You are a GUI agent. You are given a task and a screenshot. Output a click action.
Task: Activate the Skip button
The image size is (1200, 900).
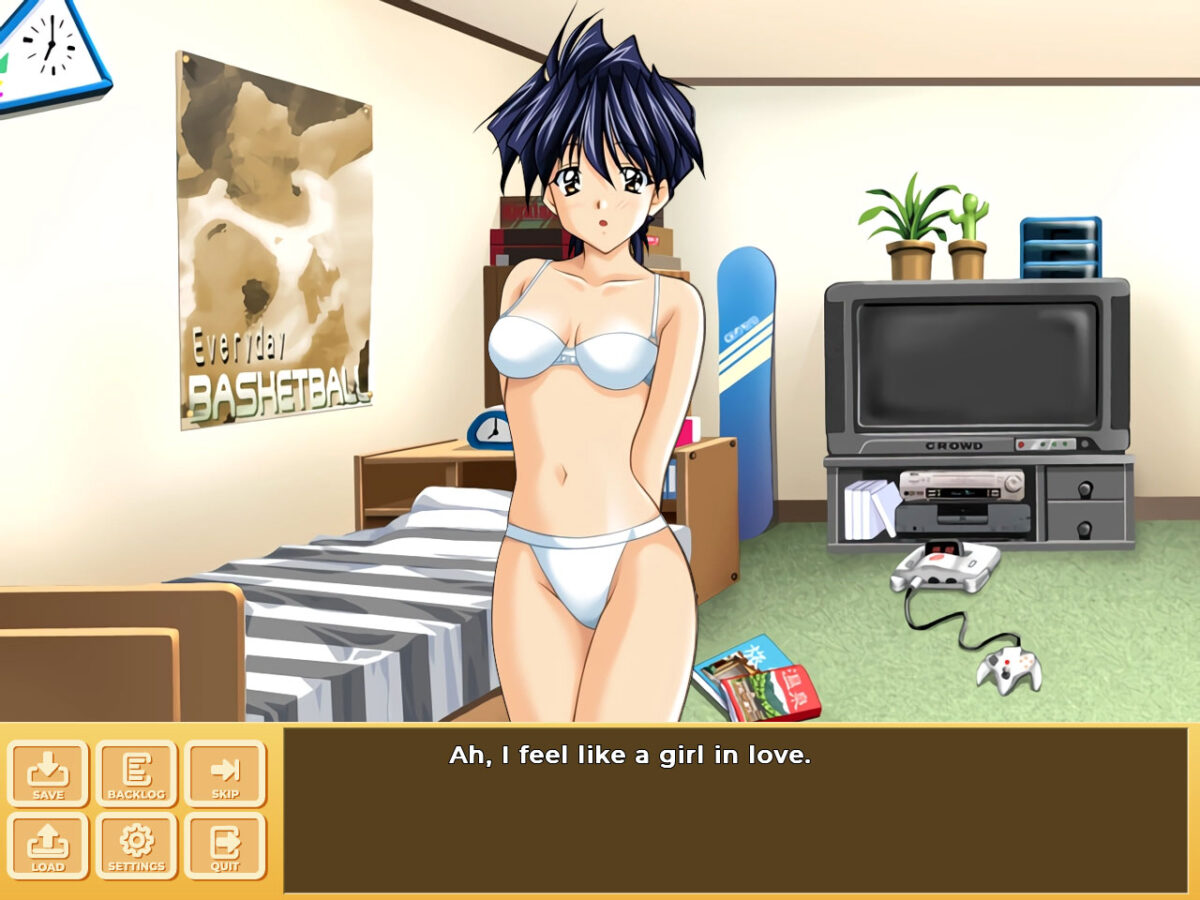224,773
